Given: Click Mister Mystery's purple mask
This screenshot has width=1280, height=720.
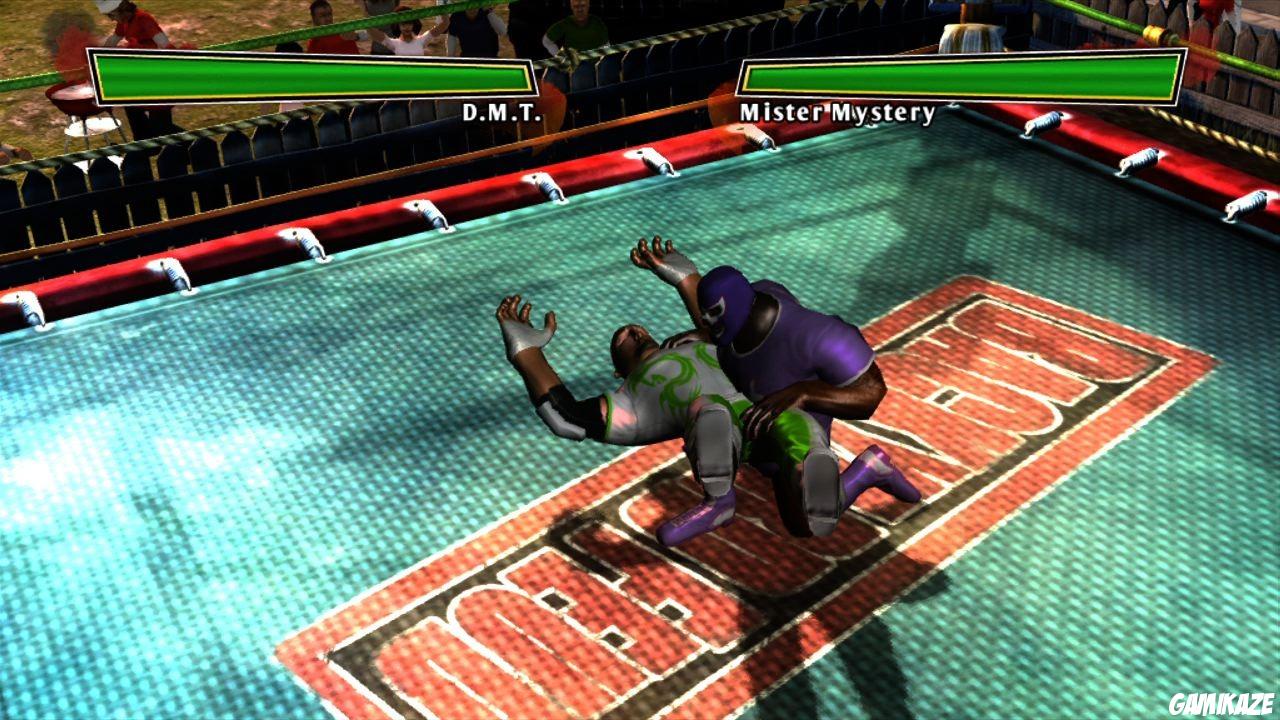Looking at the screenshot, I should click(728, 305).
